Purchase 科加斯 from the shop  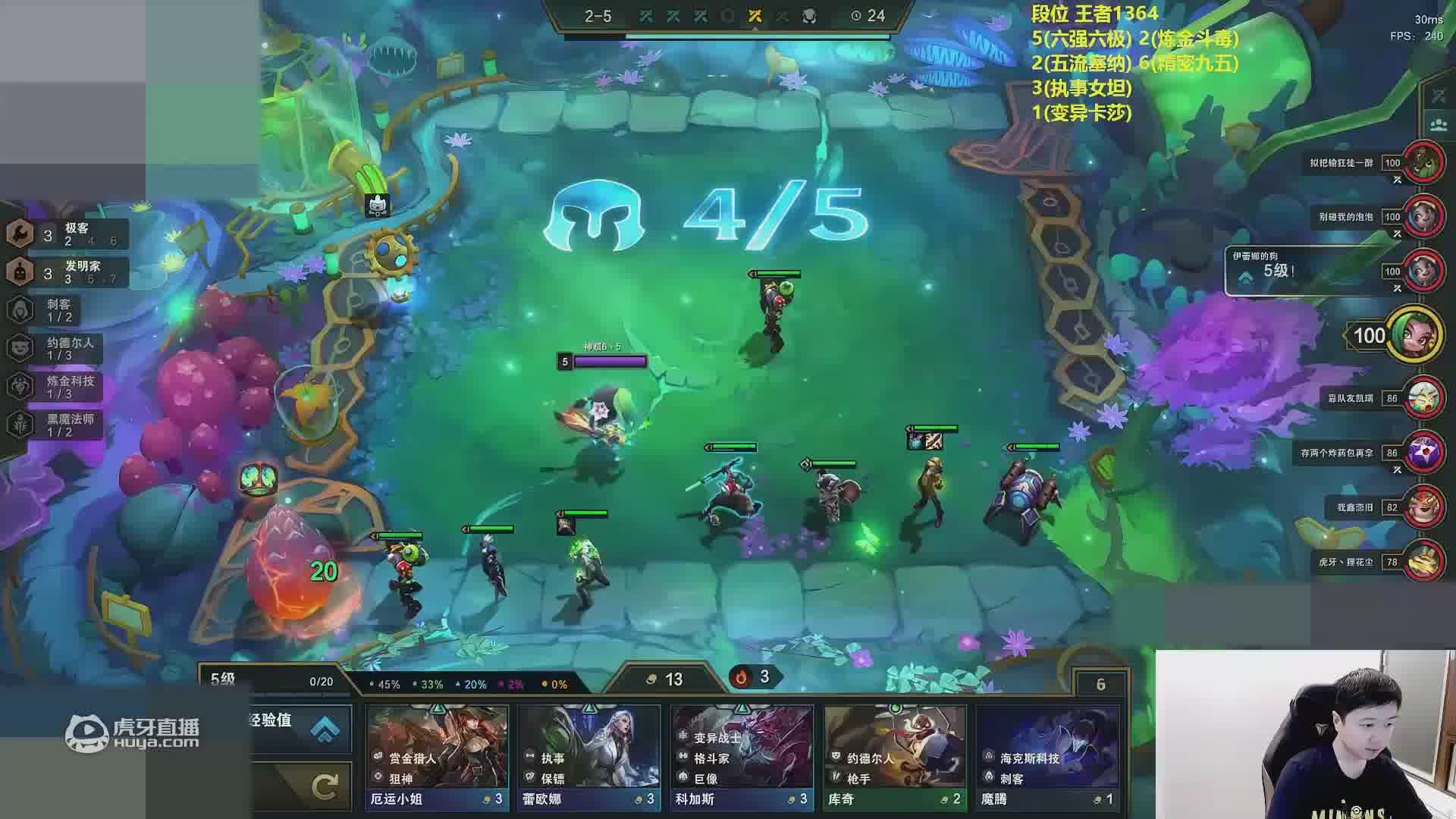pos(742,757)
